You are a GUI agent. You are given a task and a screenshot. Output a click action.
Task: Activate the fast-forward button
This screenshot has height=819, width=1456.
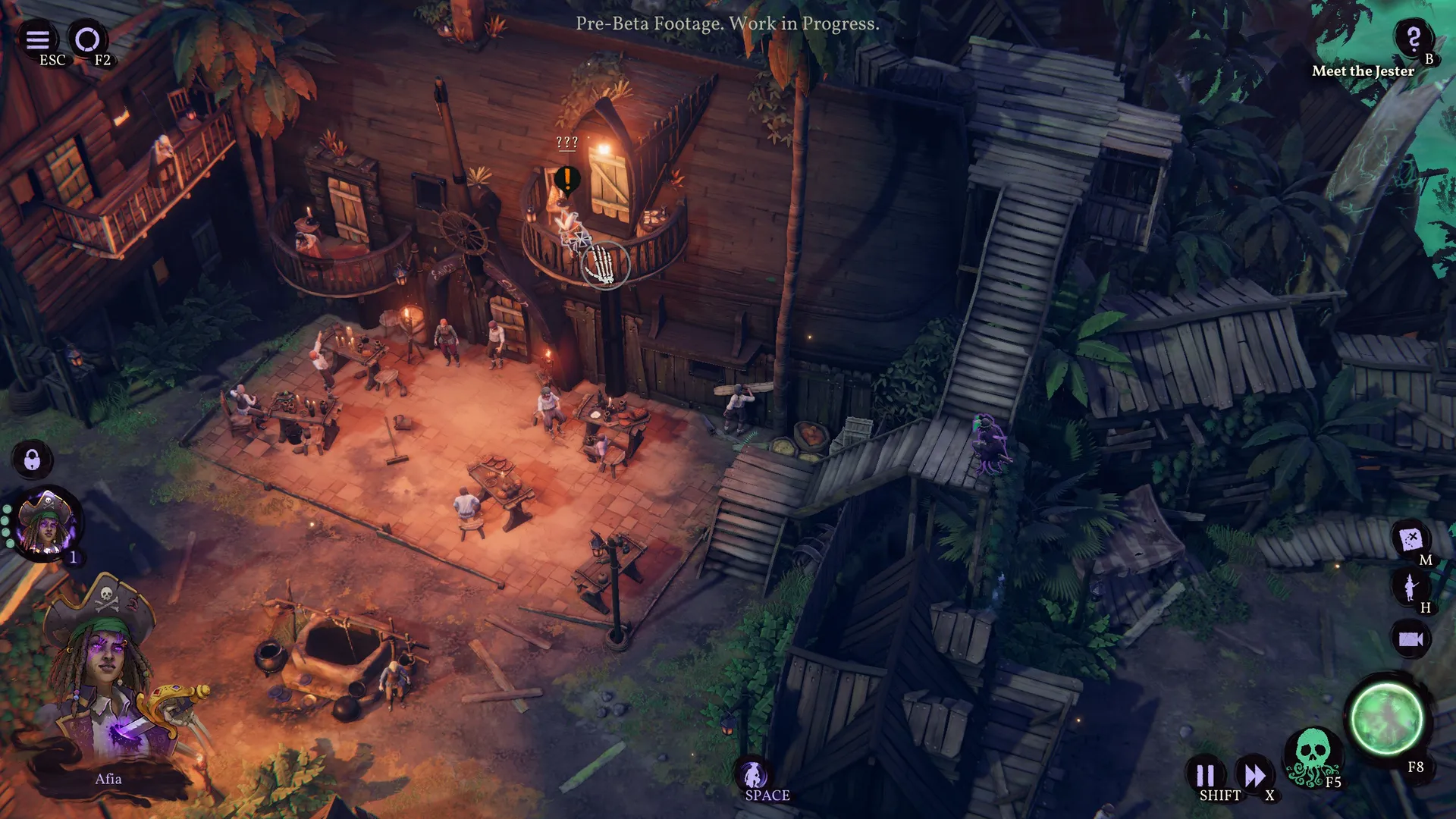[1254, 775]
